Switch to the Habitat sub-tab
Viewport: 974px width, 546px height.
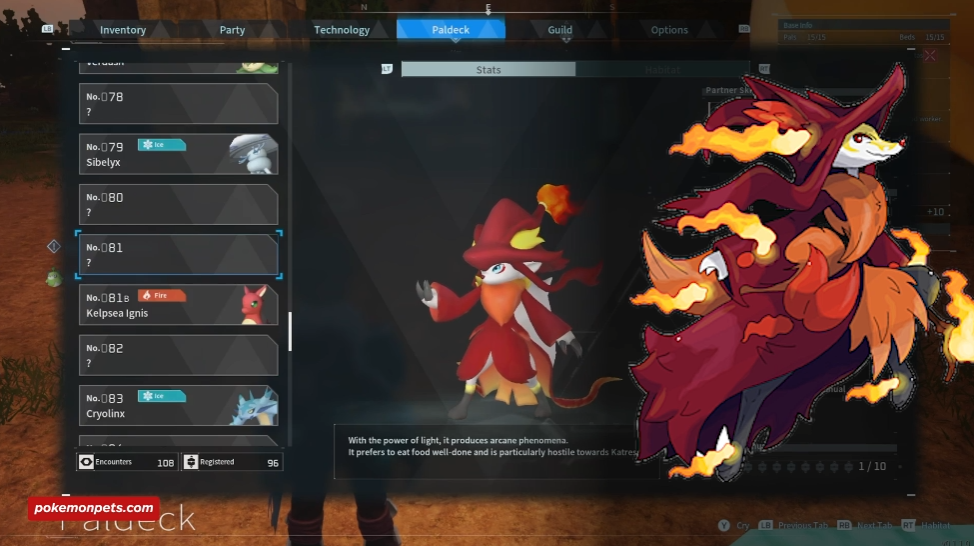click(660, 70)
